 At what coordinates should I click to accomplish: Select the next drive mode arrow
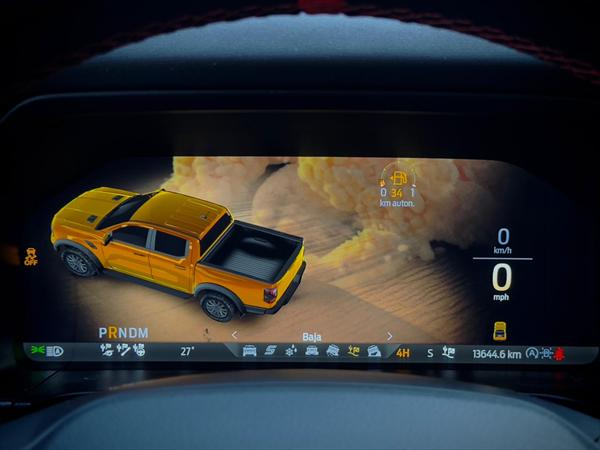[x=389, y=336]
